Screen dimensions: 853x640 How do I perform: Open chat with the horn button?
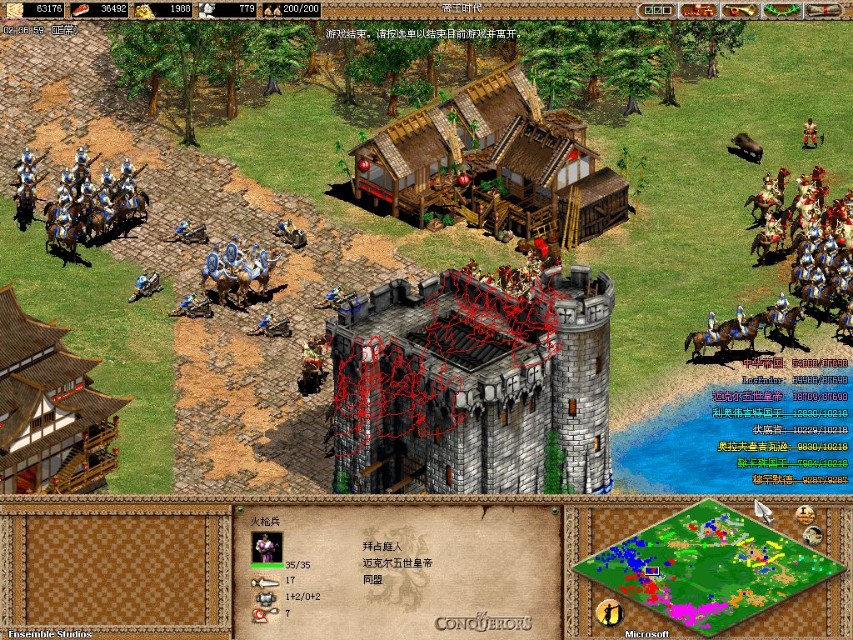738,10
